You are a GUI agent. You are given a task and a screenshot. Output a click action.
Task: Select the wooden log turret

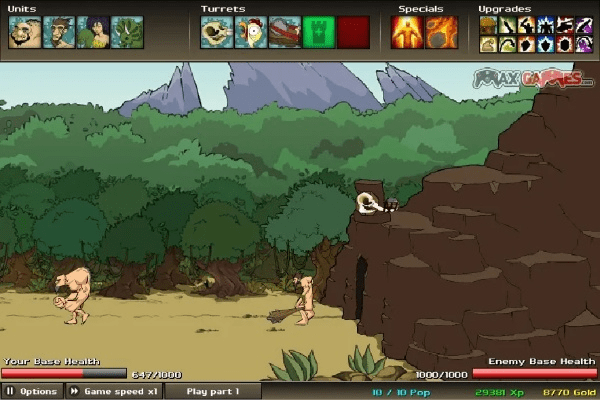coord(285,32)
